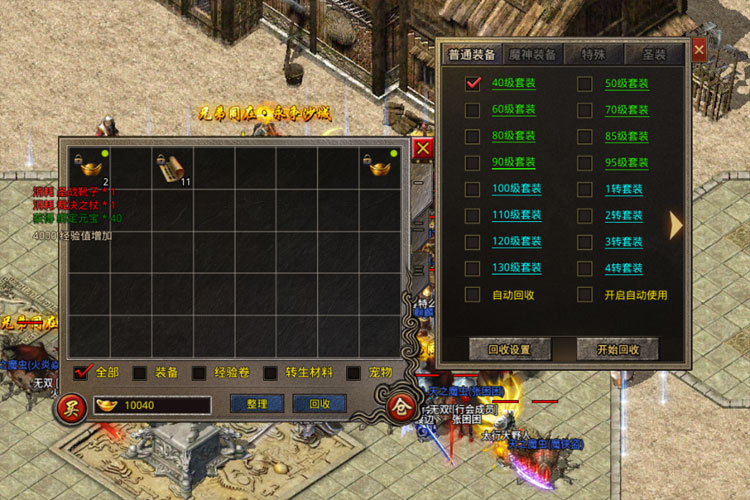750x500 pixels.
Task: Sort the bag with 整理 button
Action: point(257,404)
